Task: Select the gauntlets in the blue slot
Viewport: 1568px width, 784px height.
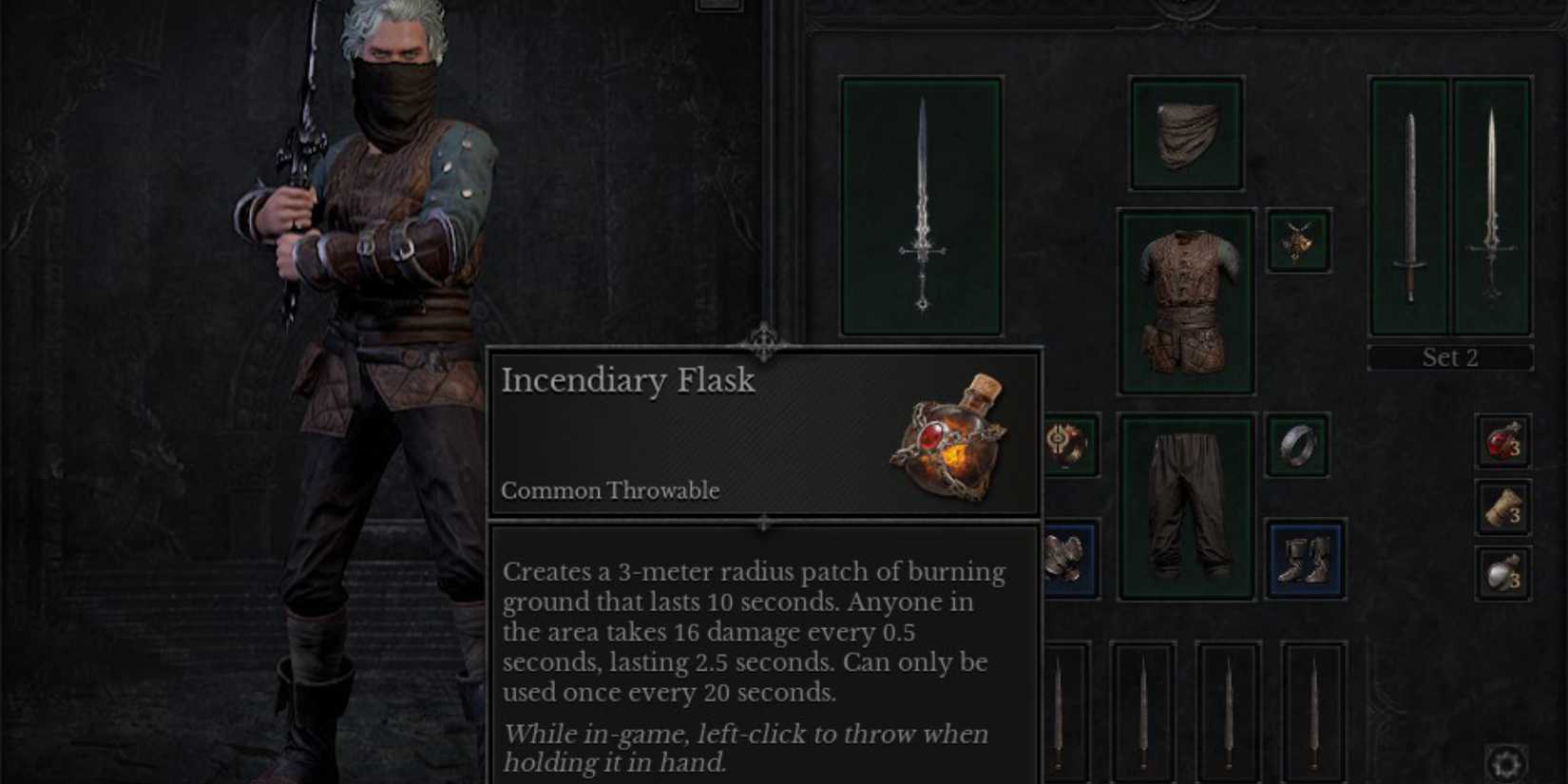Action: tap(1068, 556)
